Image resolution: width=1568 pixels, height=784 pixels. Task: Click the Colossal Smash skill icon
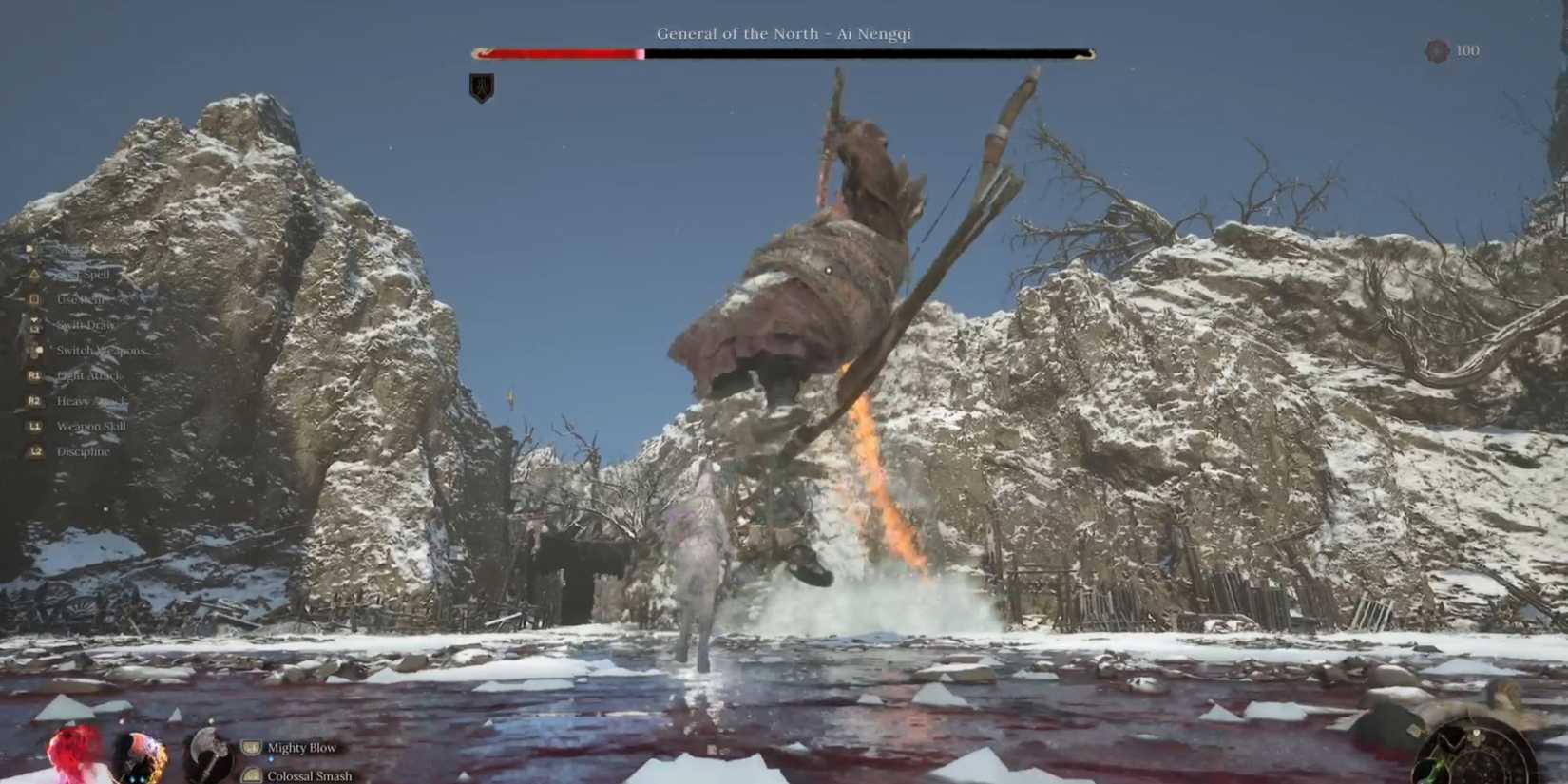coord(251,775)
